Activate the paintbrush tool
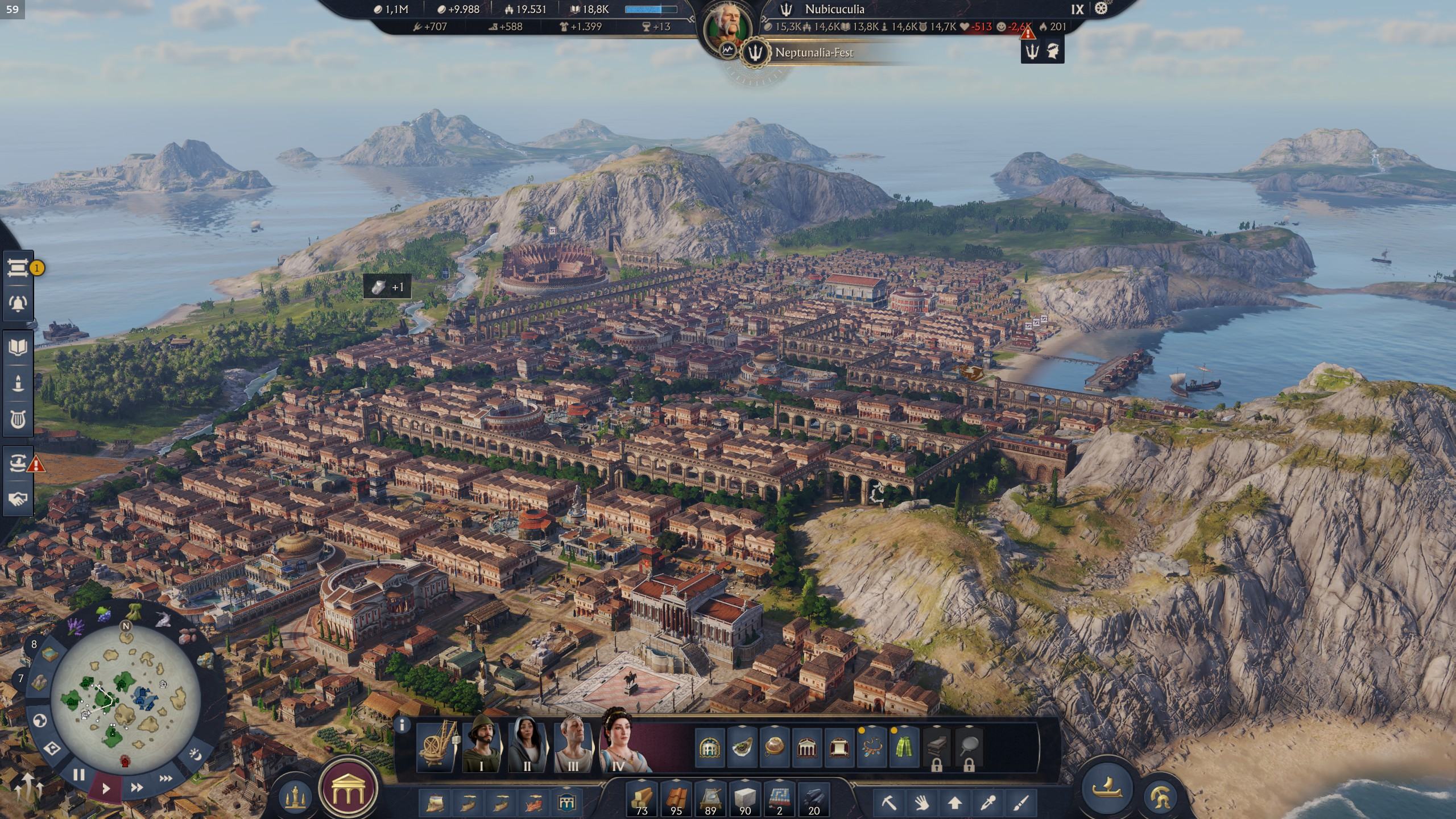Viewport: 1456px width, 819px height. 1021,803
